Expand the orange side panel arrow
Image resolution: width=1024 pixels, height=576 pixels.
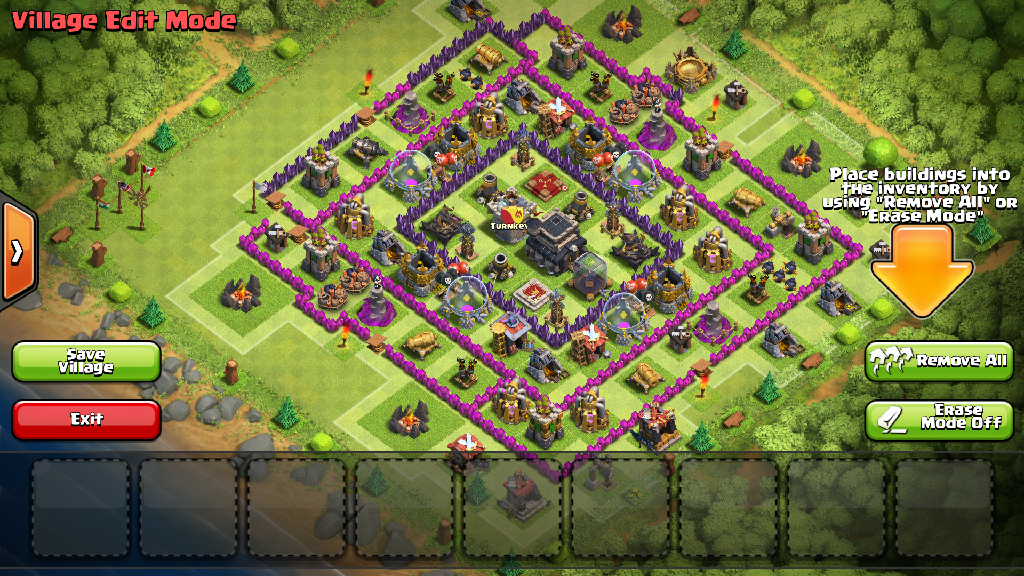[16, 251]
